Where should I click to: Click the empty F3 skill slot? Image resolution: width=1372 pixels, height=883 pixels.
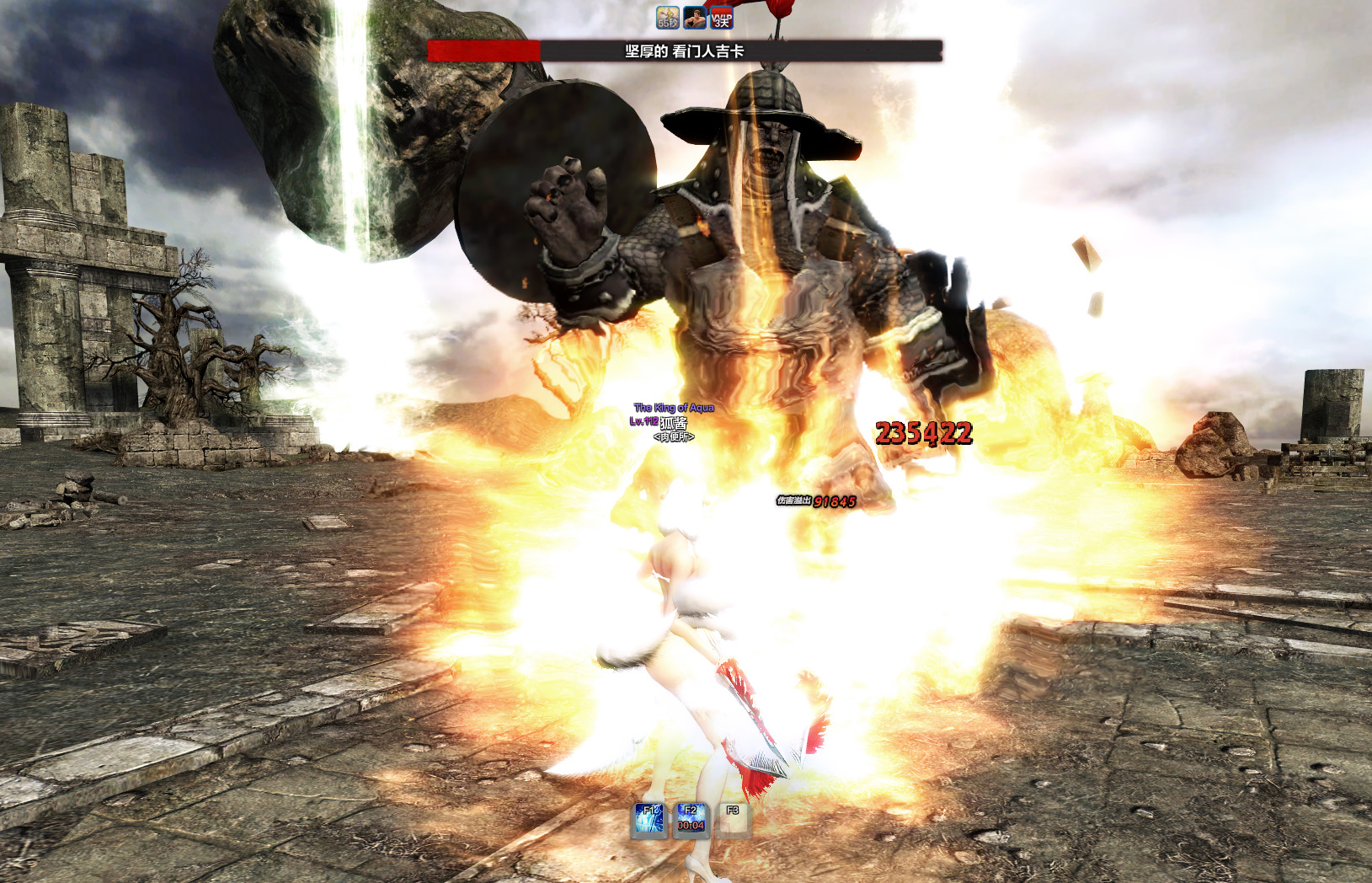(x=733, y=820)
